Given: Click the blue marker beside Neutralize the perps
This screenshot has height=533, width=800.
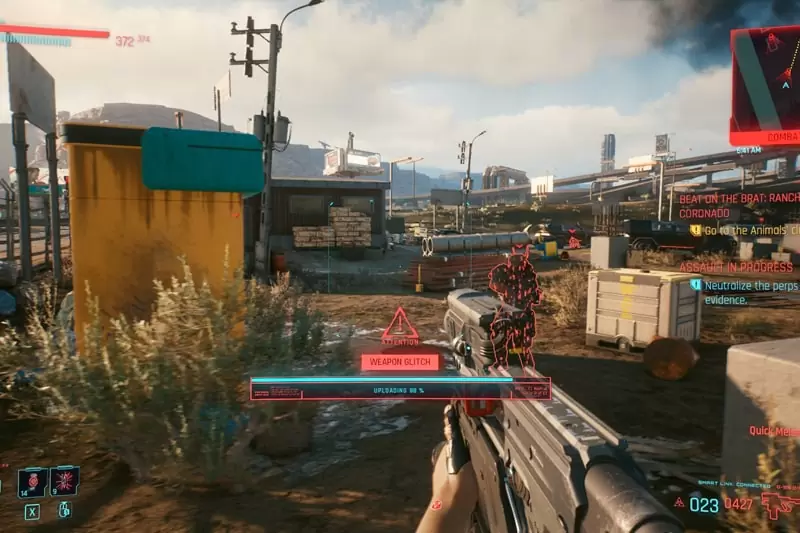Looking at the screenshot, I should point(696,284).
